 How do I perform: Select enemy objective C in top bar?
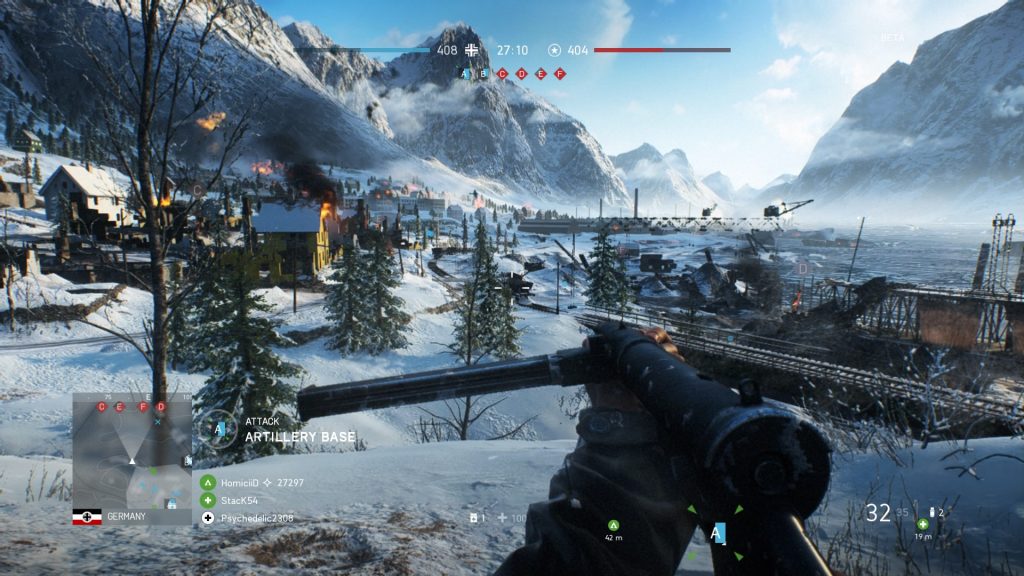(x=502, y=73)
